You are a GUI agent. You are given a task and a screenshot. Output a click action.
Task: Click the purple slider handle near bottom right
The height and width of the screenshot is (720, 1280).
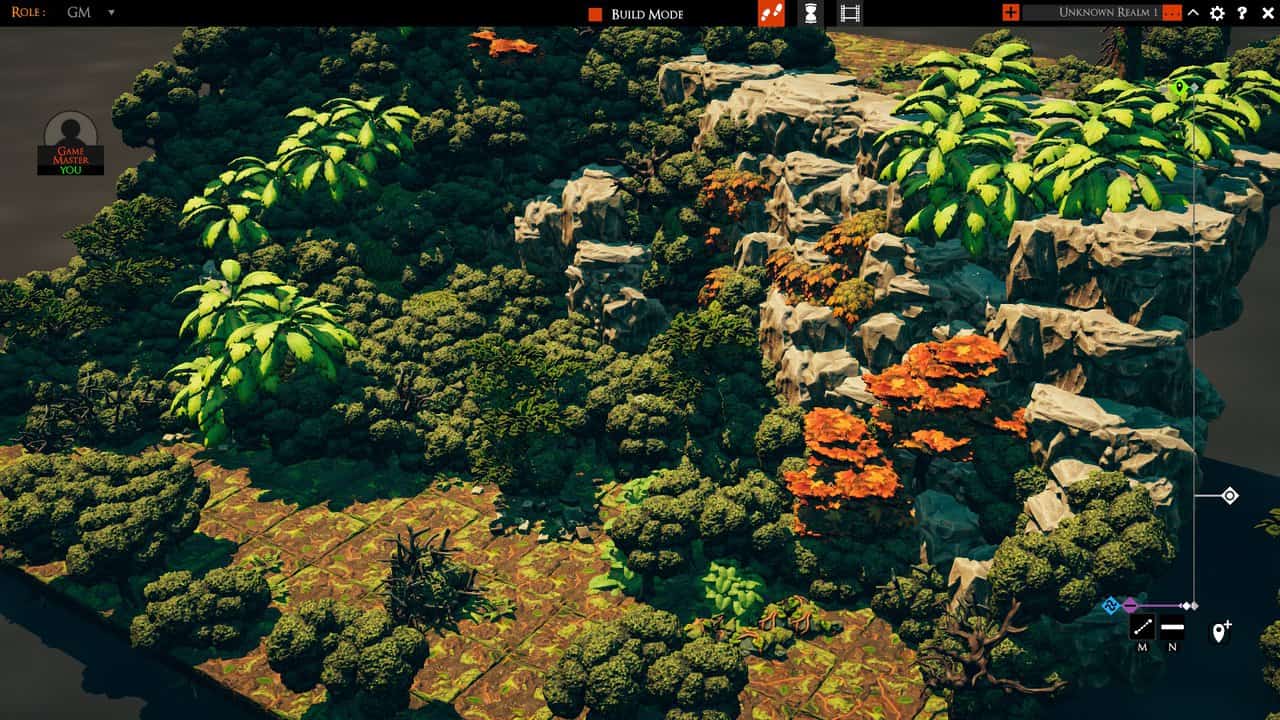pyautogui.click(x=1130, y=603)
